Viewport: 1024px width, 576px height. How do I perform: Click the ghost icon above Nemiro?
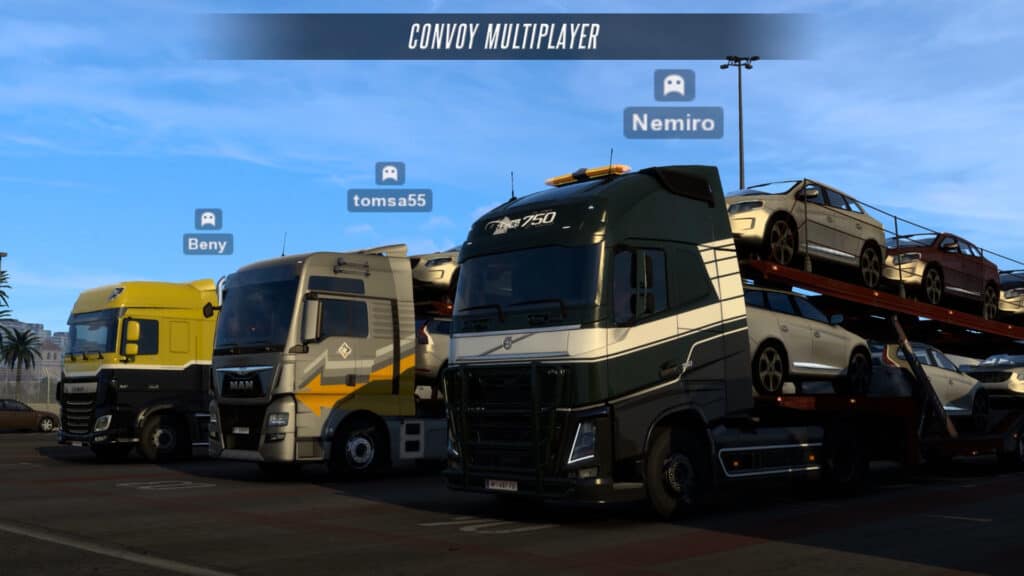coord(674,85)
